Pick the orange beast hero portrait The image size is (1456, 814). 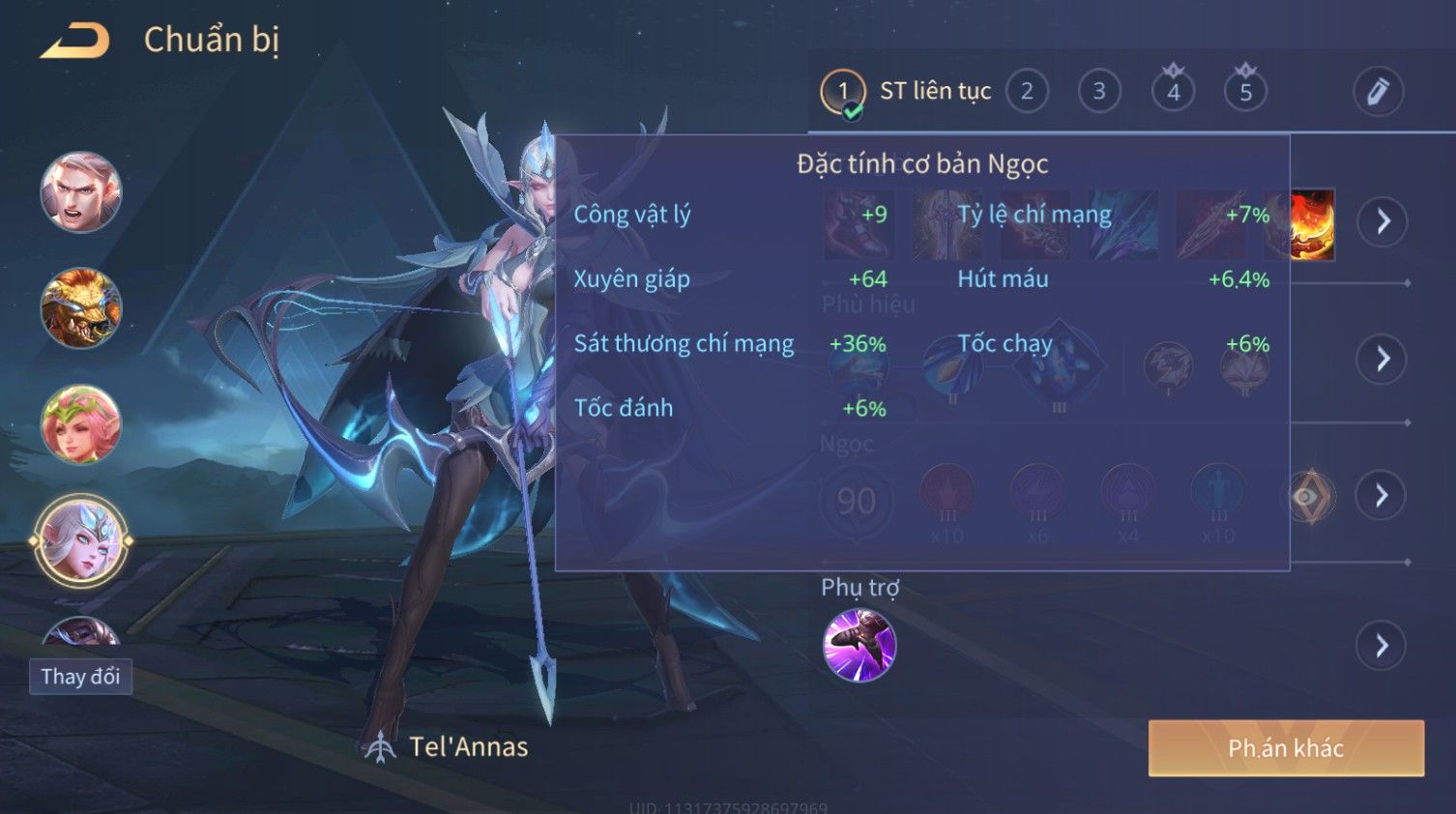point(81,308)
